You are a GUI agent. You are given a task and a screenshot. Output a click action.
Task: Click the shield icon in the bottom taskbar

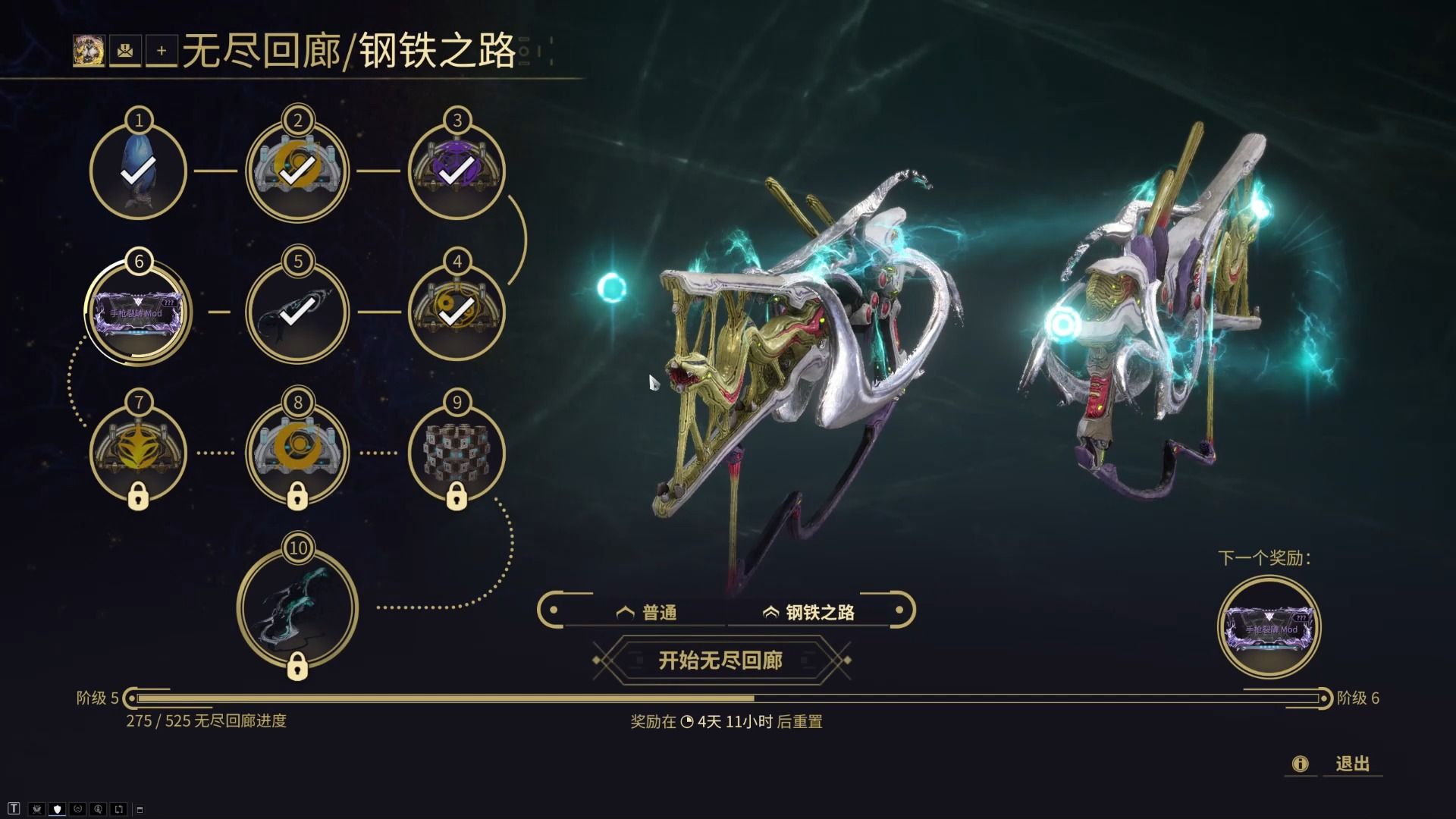57,808
